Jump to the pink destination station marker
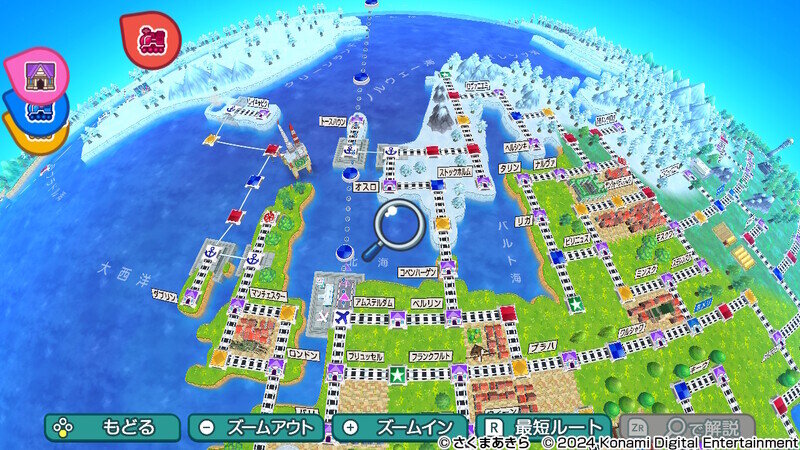This screenshot has height=450, width=800. pos(36,73)
